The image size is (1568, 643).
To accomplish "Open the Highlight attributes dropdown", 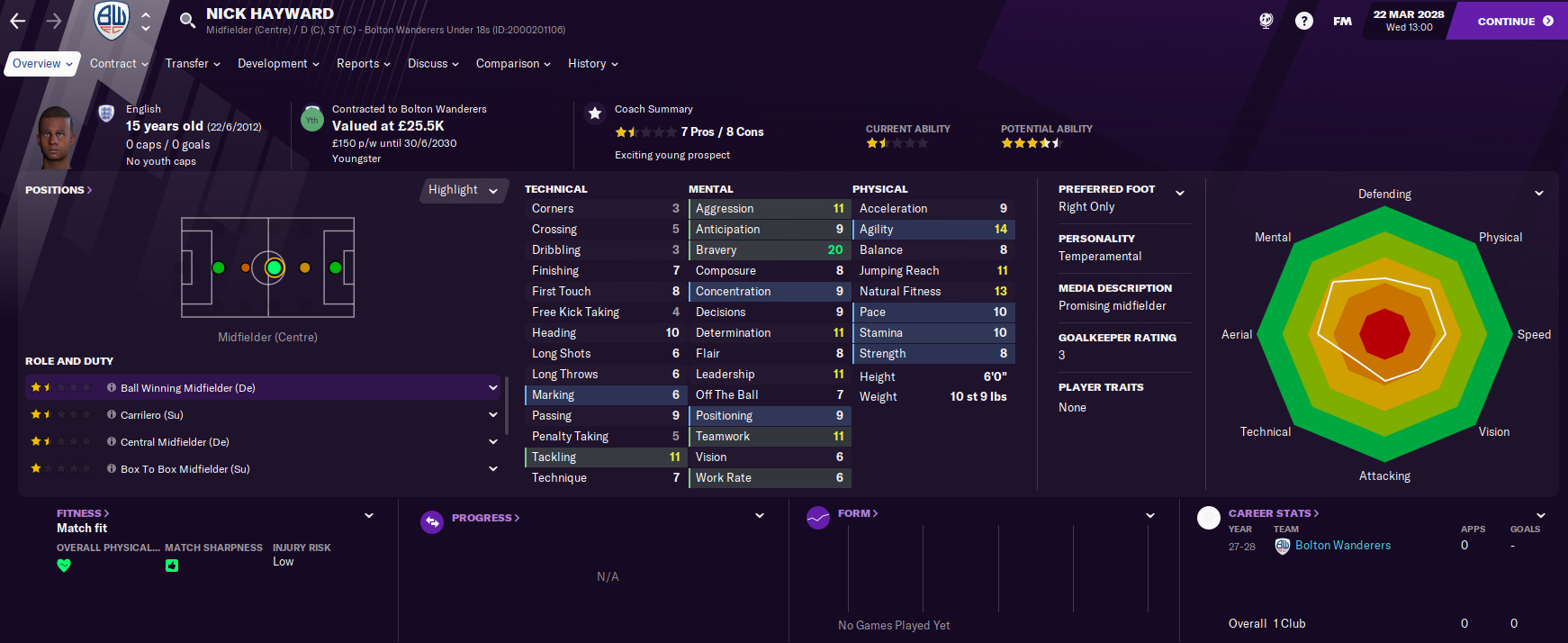I will (463, 190).
